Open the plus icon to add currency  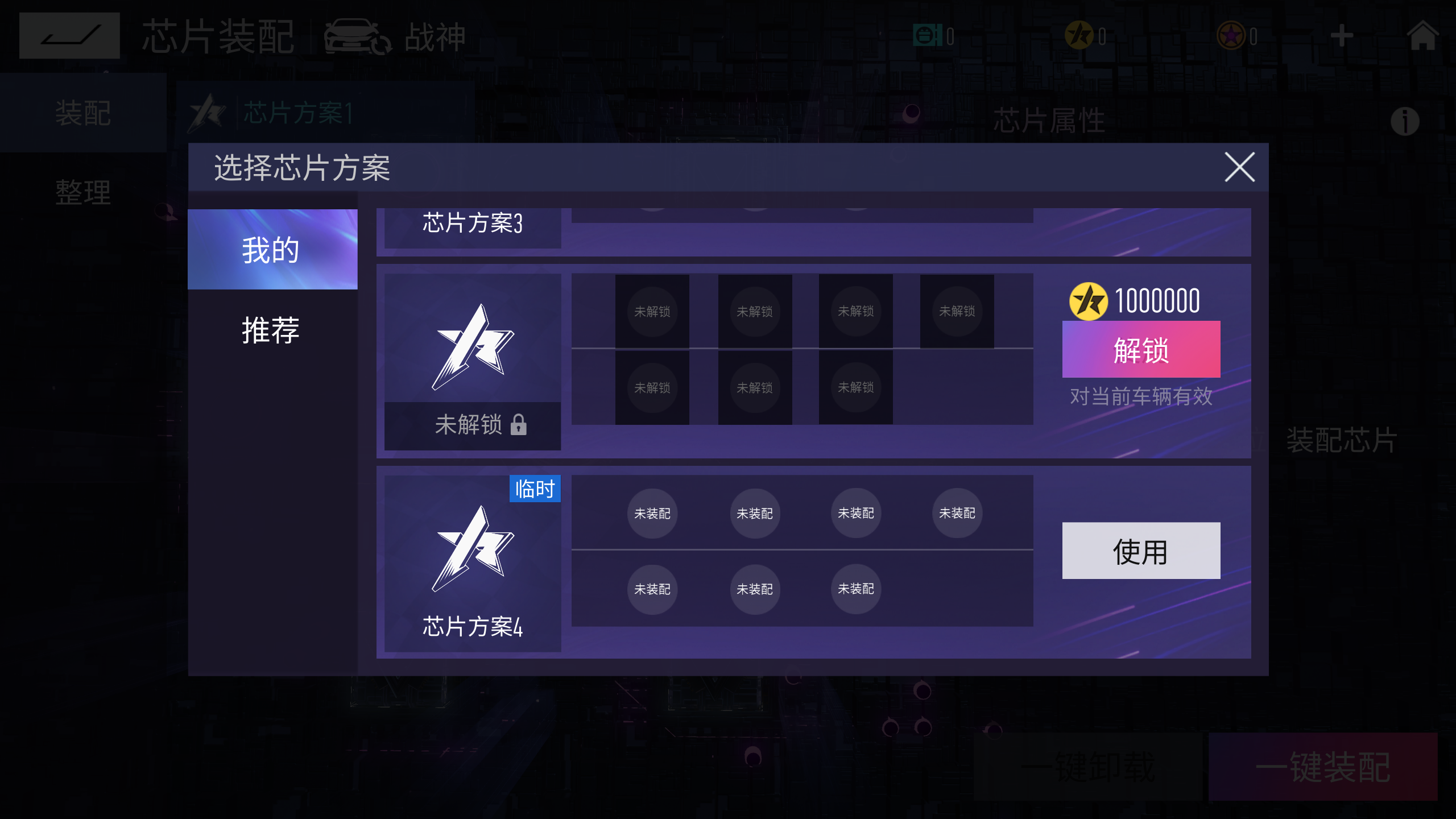pyautogui.click(x=1341, y=35)
